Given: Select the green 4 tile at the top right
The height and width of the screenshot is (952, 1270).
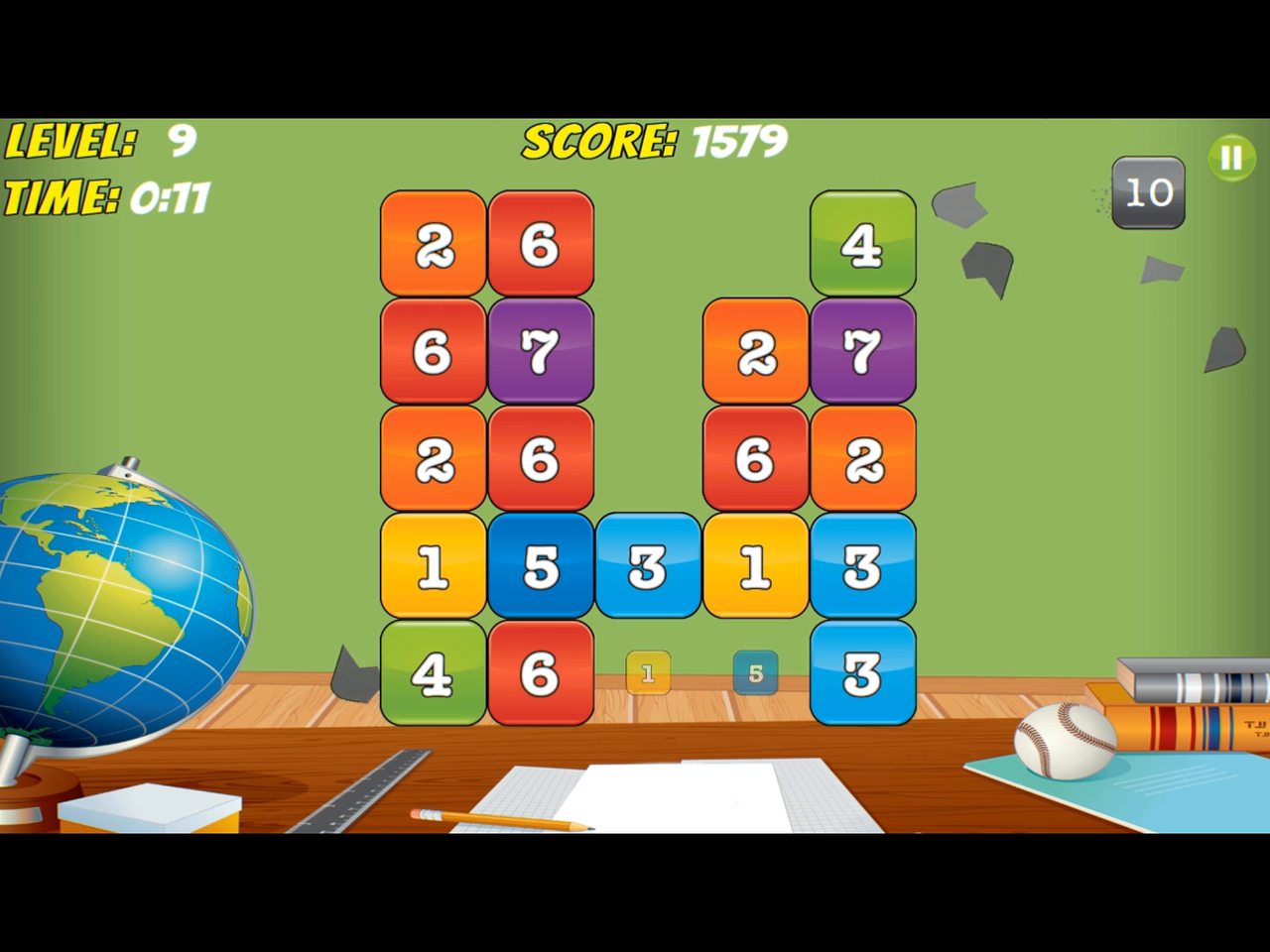Looking at the screenshot, I should pos(861,242).
